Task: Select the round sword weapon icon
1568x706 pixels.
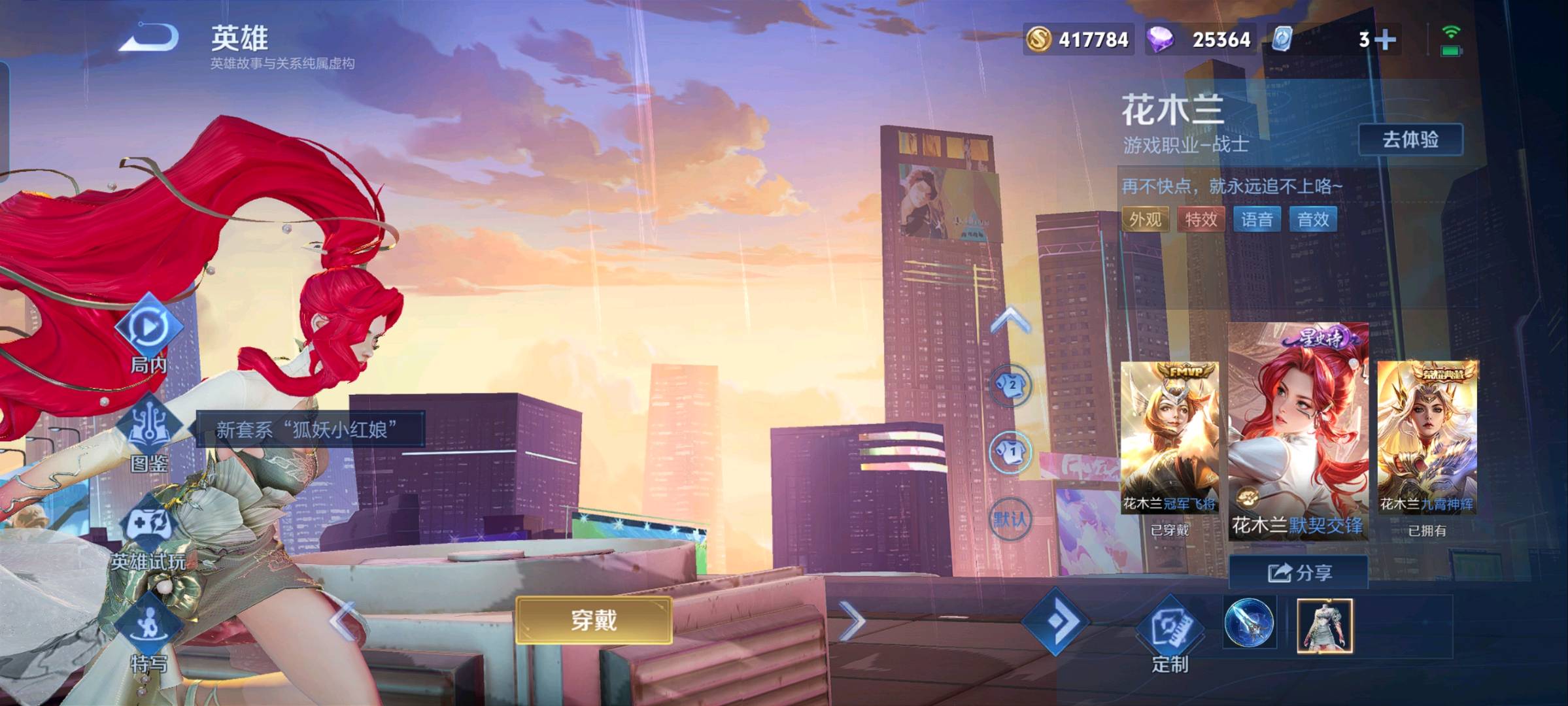Action: (x=1249, y=624)
